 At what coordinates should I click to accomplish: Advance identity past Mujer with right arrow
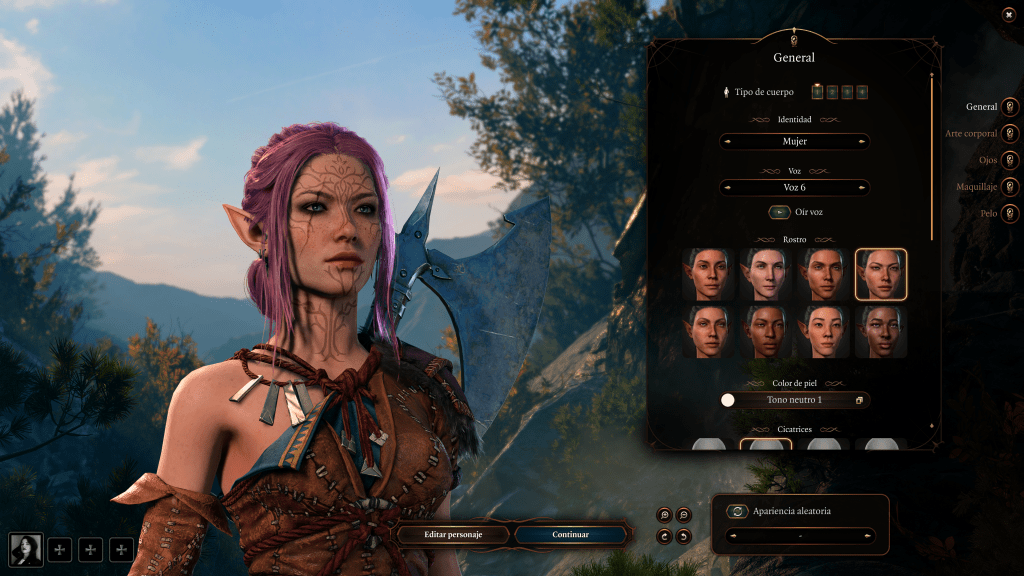click(x=862, y=142)
